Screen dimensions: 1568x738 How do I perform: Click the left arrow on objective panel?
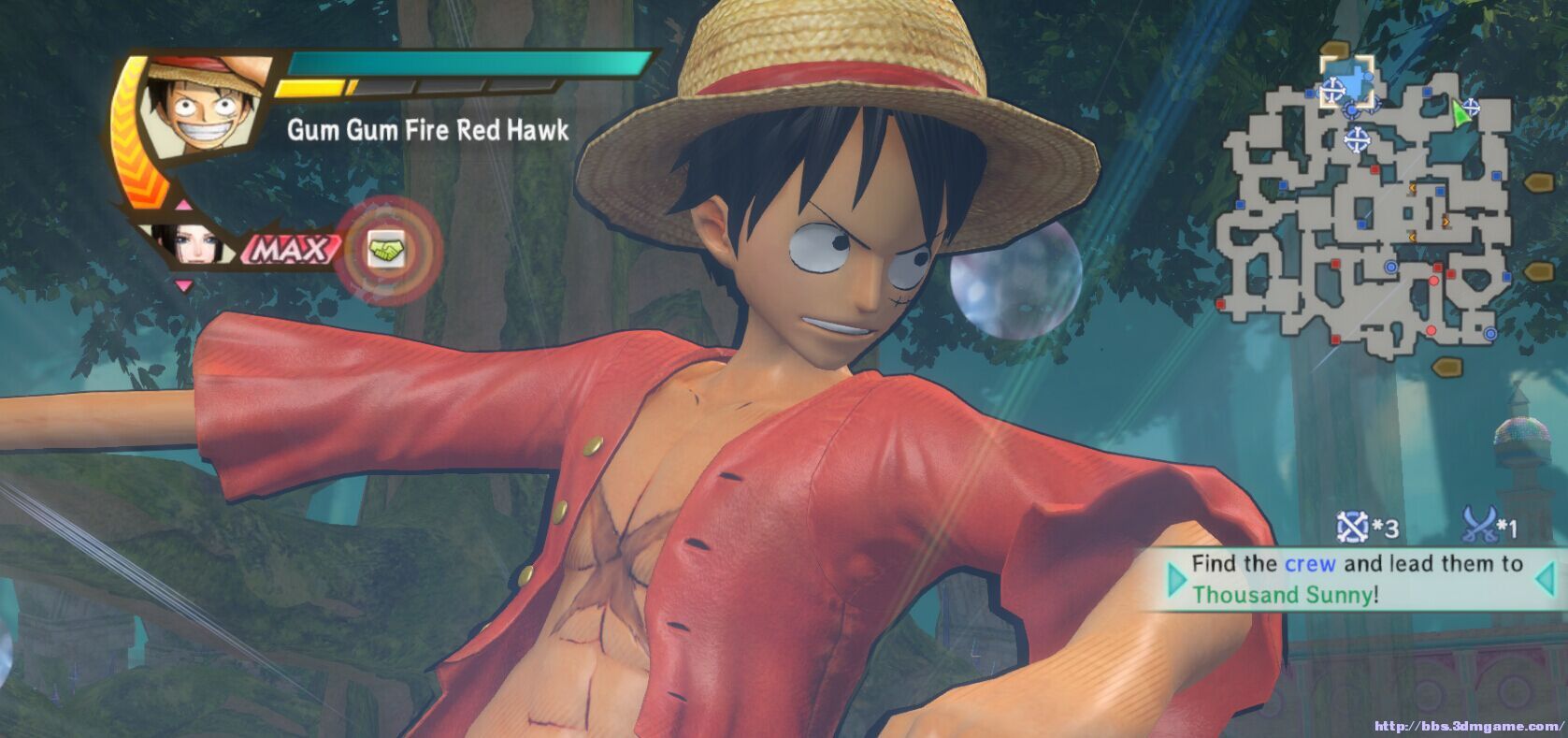point(1175,580)
